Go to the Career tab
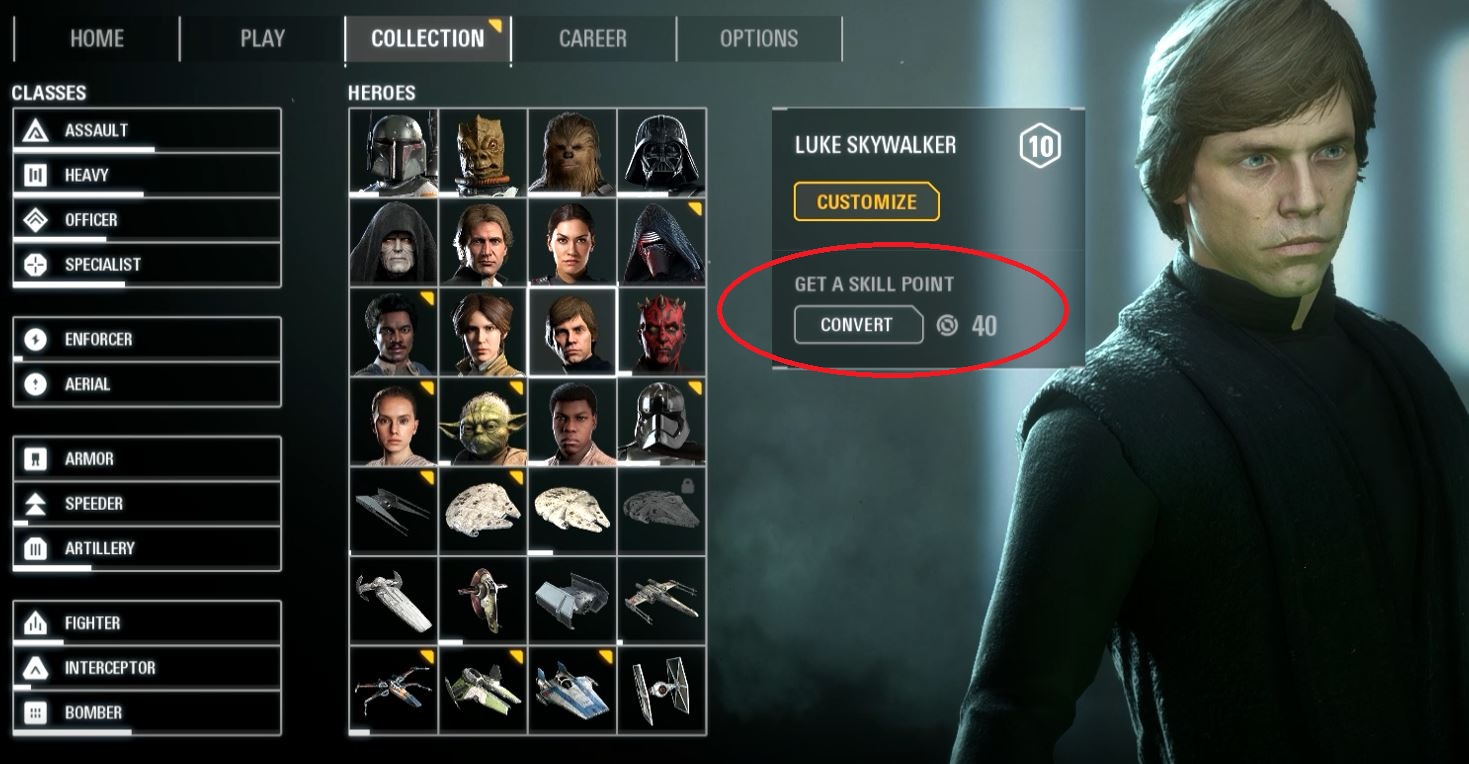The width and height of the screenshot is (1469, 764). (593, 39)
